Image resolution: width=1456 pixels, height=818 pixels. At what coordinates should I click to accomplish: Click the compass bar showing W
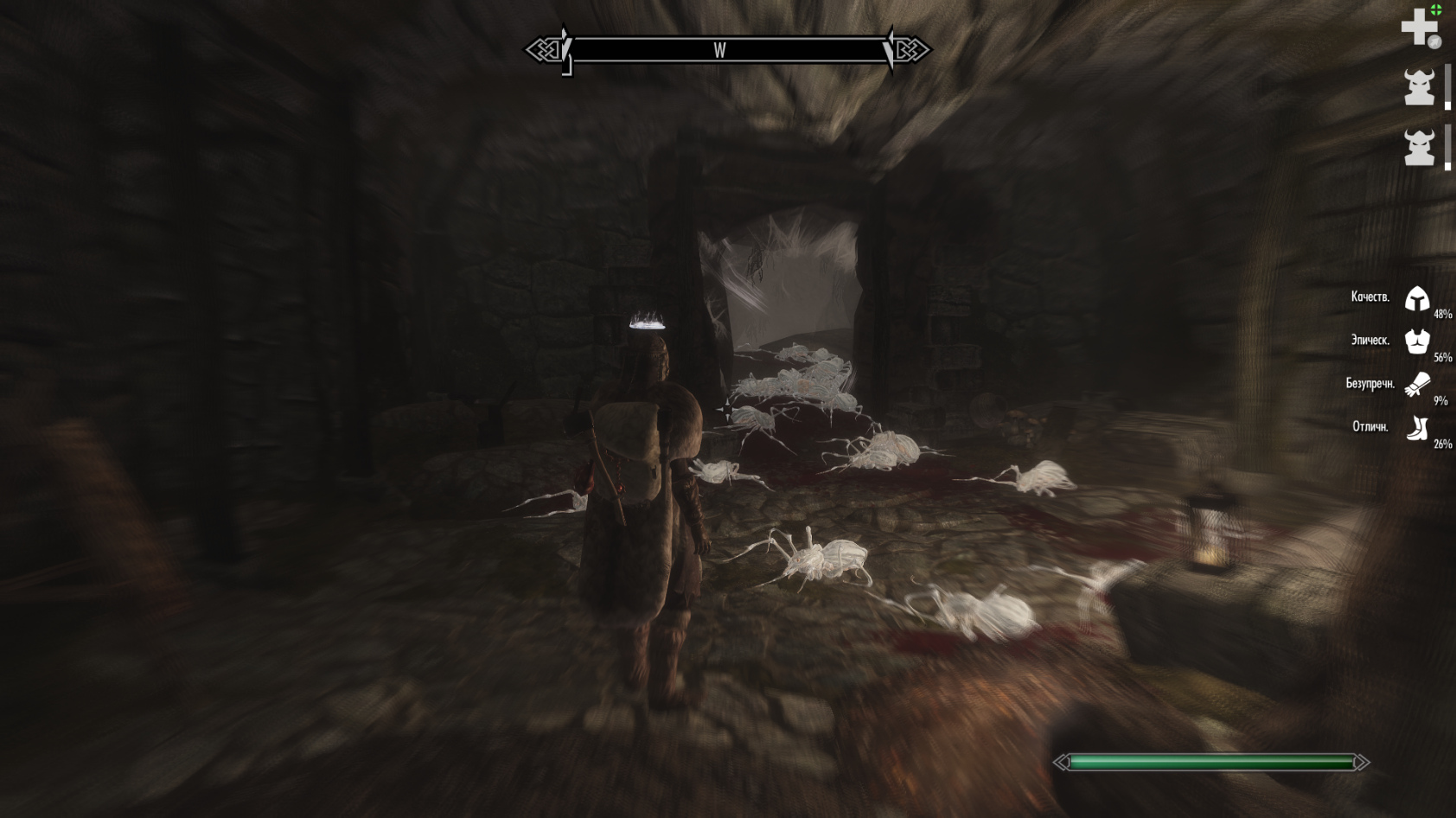coord(727,50)
